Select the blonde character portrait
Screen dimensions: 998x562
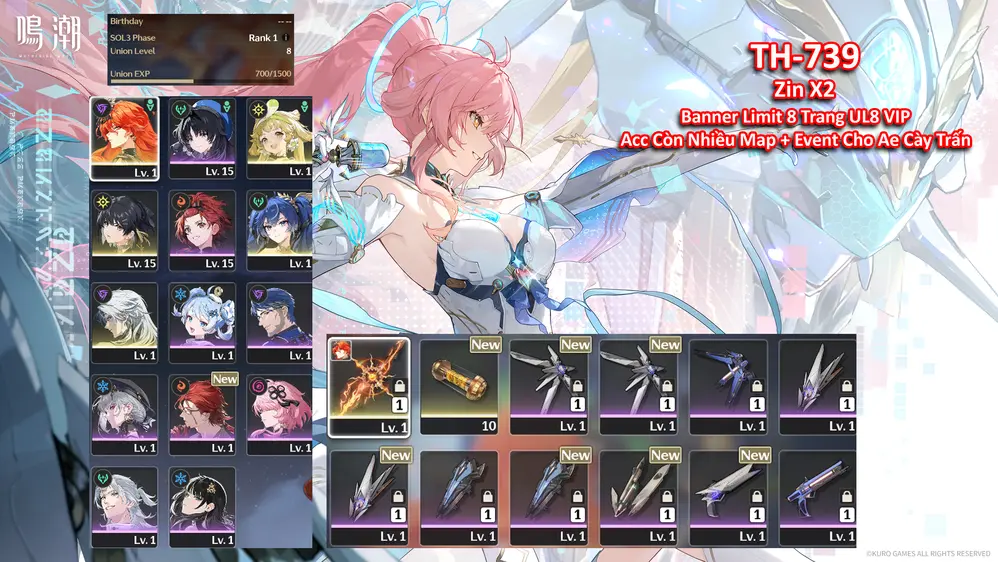[x=279, y=137]
